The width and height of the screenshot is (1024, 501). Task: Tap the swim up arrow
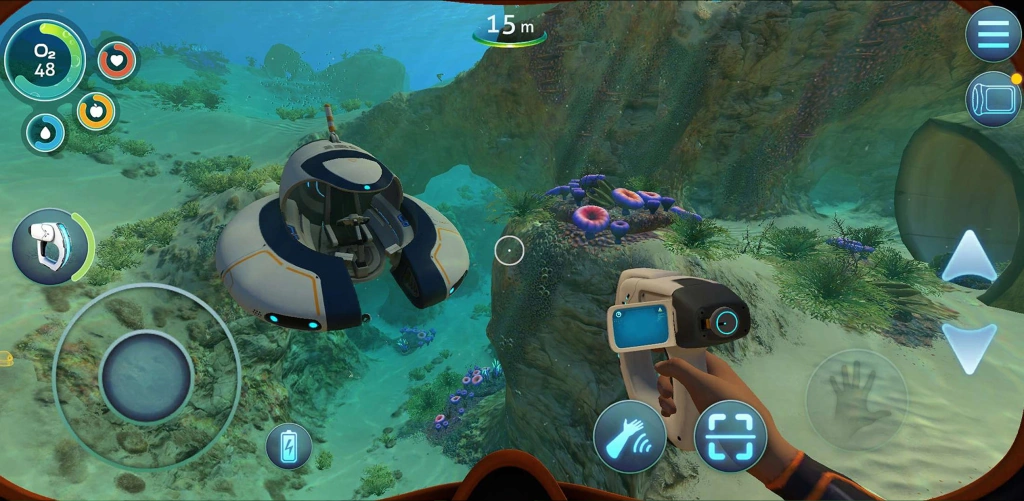(969, 256)
